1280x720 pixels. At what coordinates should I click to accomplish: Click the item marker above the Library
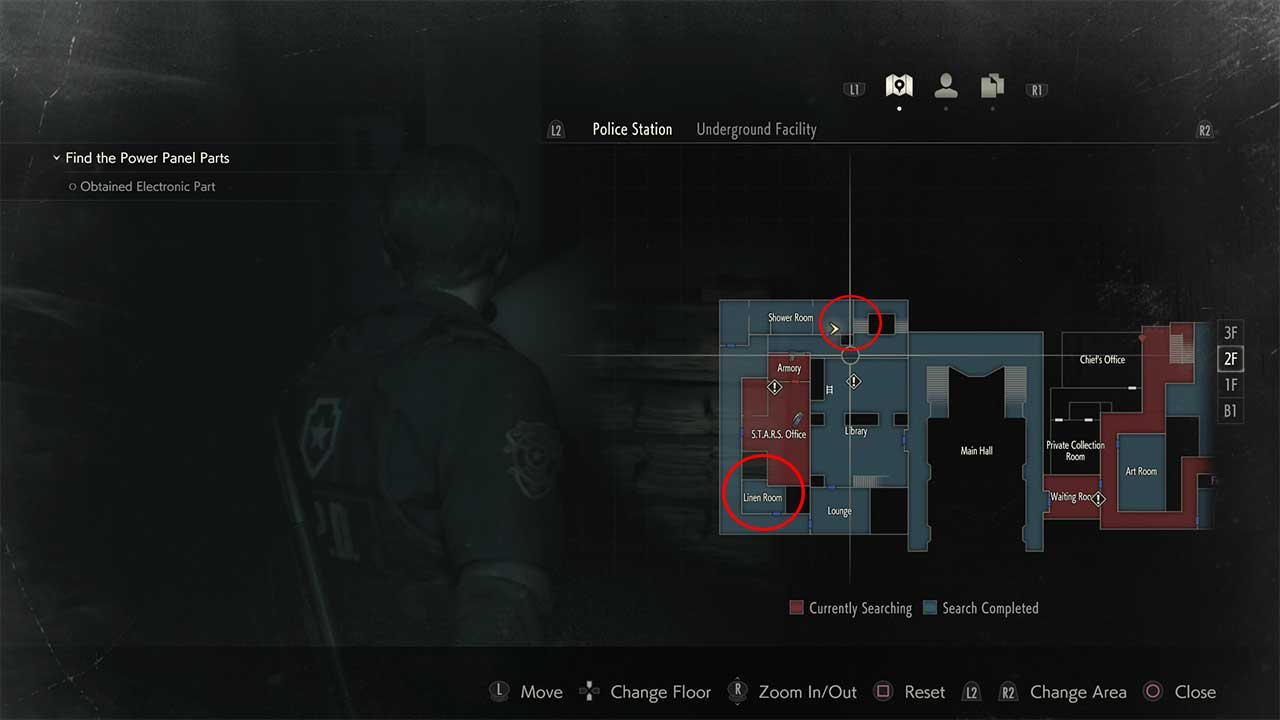854,380
